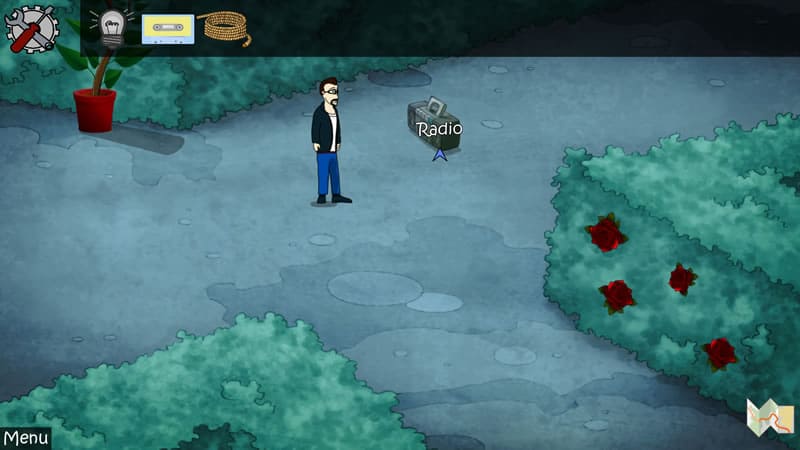Open the Menu button
Screen dimensions: 800x450
(25, 438)
